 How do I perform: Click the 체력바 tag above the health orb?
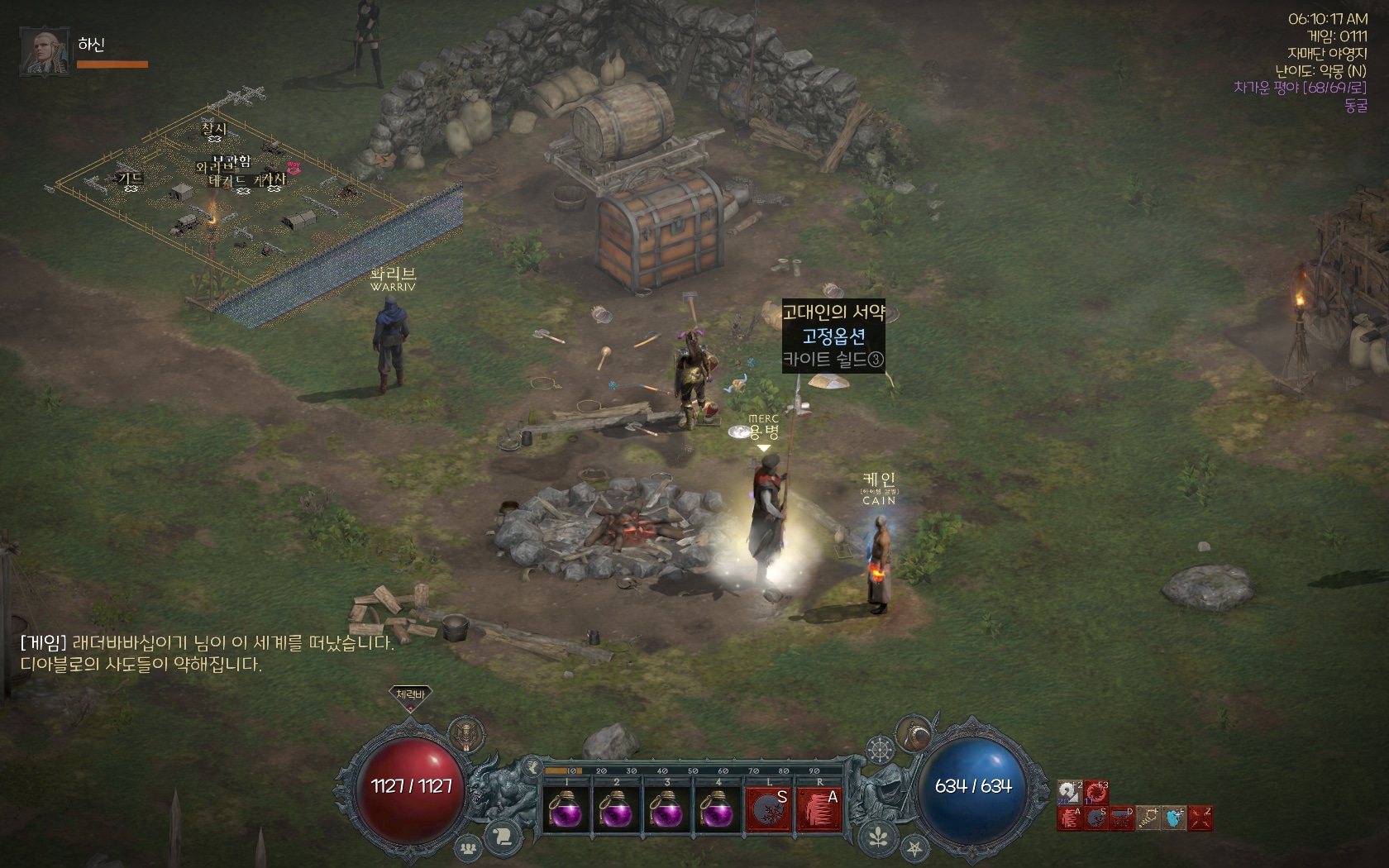pyautogui.click(x=410, y=695)
